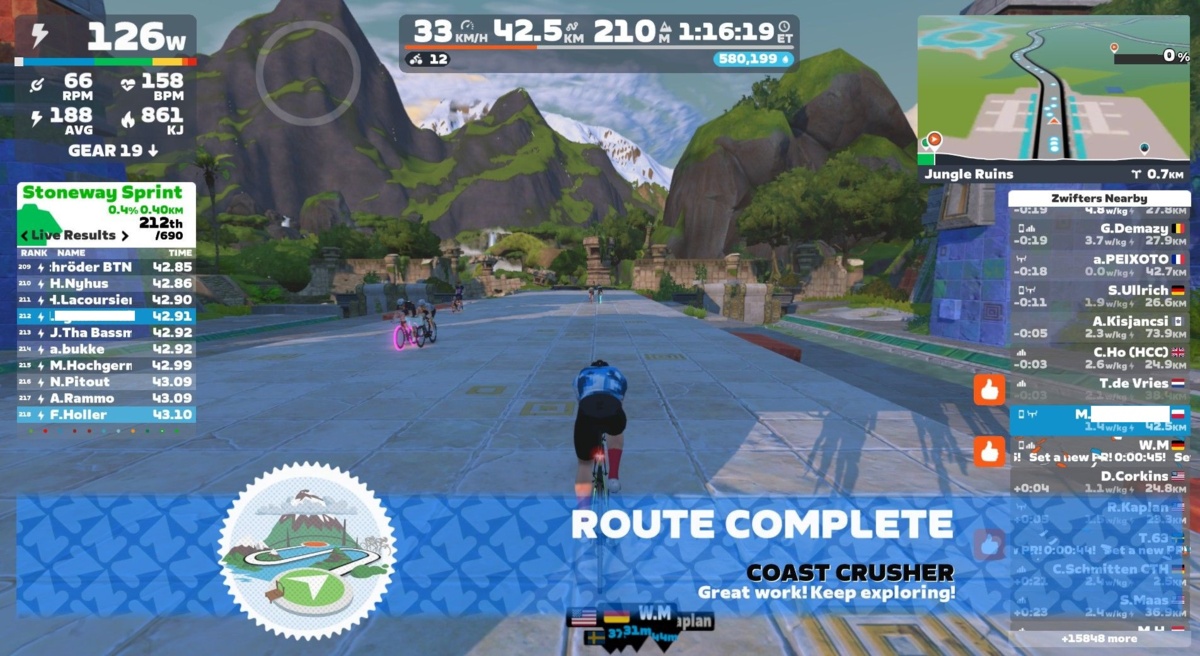The height and width of the screenshot is (656, 1200).
Task: Select A.Kisjancsi nearby rider row
Action: 1098,327
